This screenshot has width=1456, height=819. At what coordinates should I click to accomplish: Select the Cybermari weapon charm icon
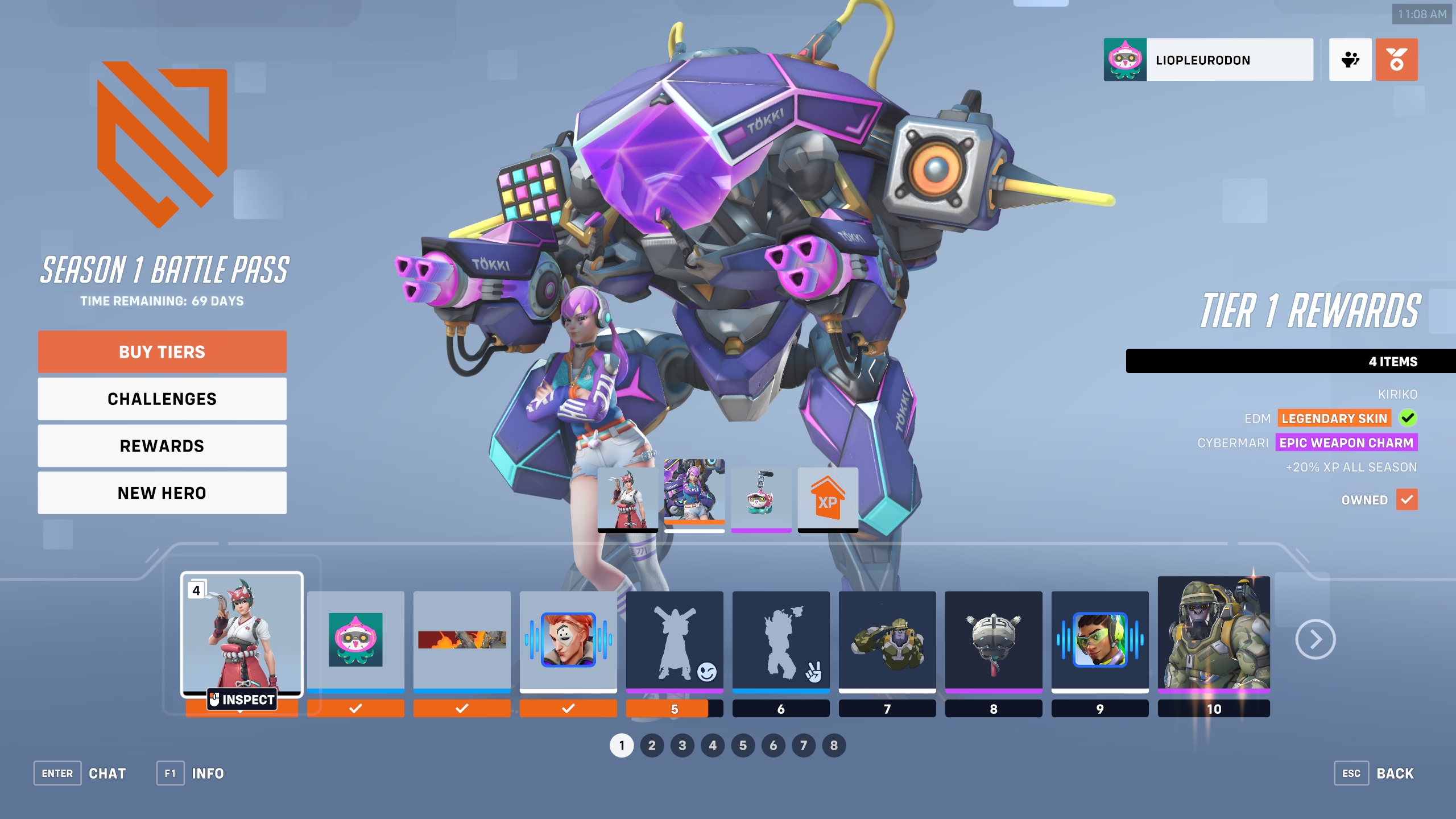[762, 497]
